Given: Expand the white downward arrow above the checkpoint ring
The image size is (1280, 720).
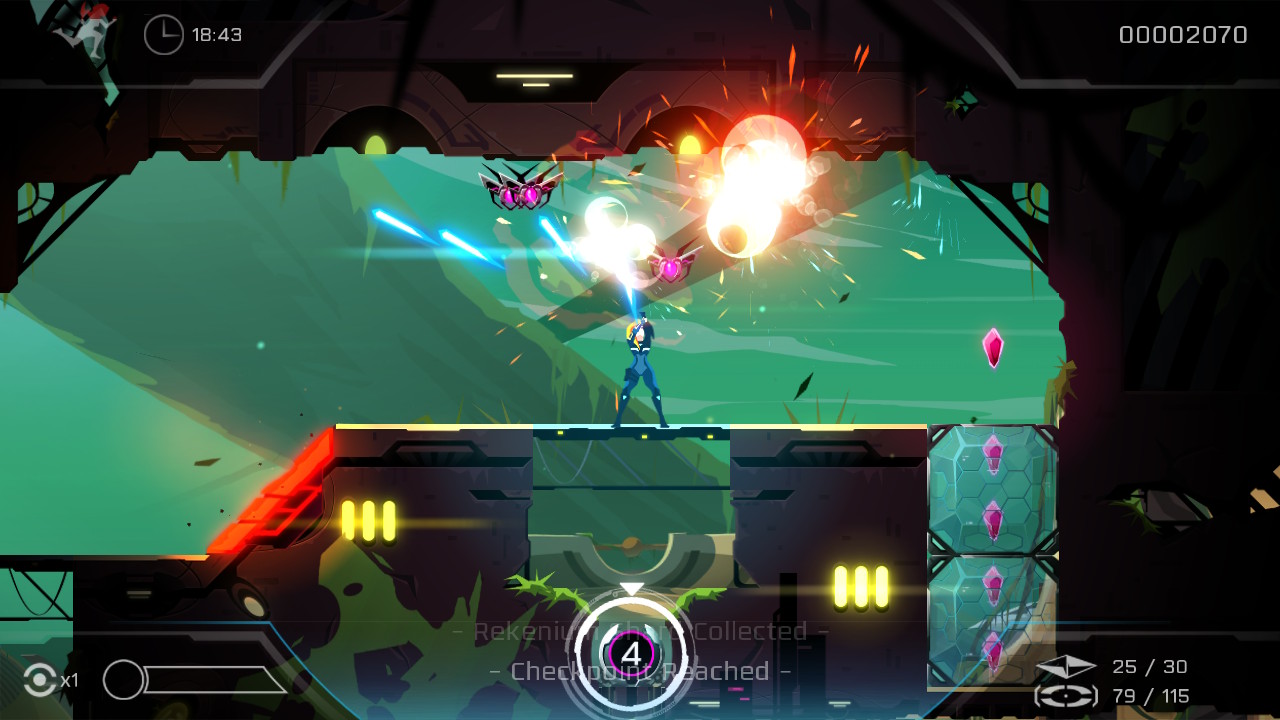Looking at the screenshot, I should (630, 590).
